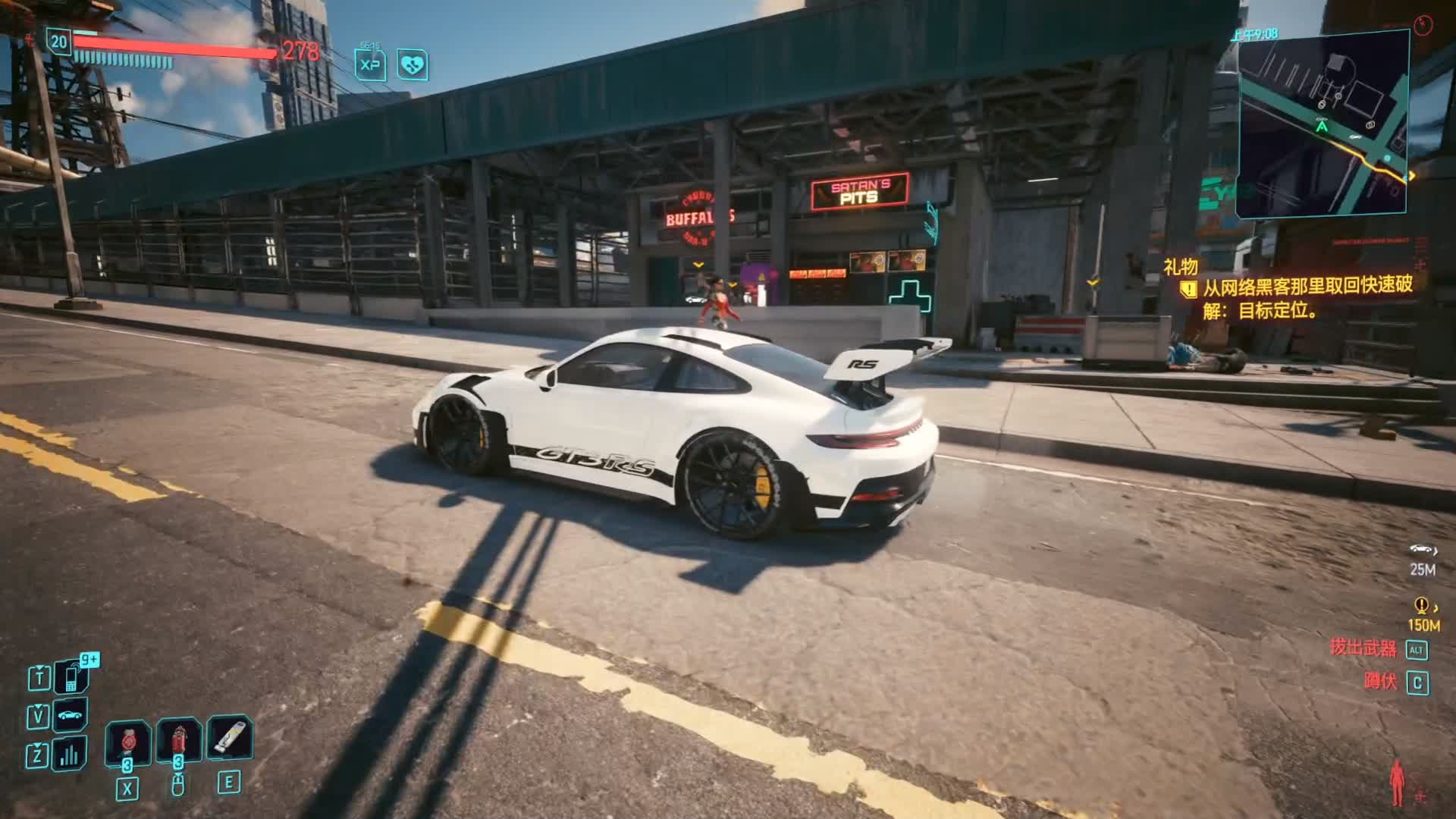1456x819 pixels.
Task: Click the XP boost status icon
Action: tap(370, 65)
